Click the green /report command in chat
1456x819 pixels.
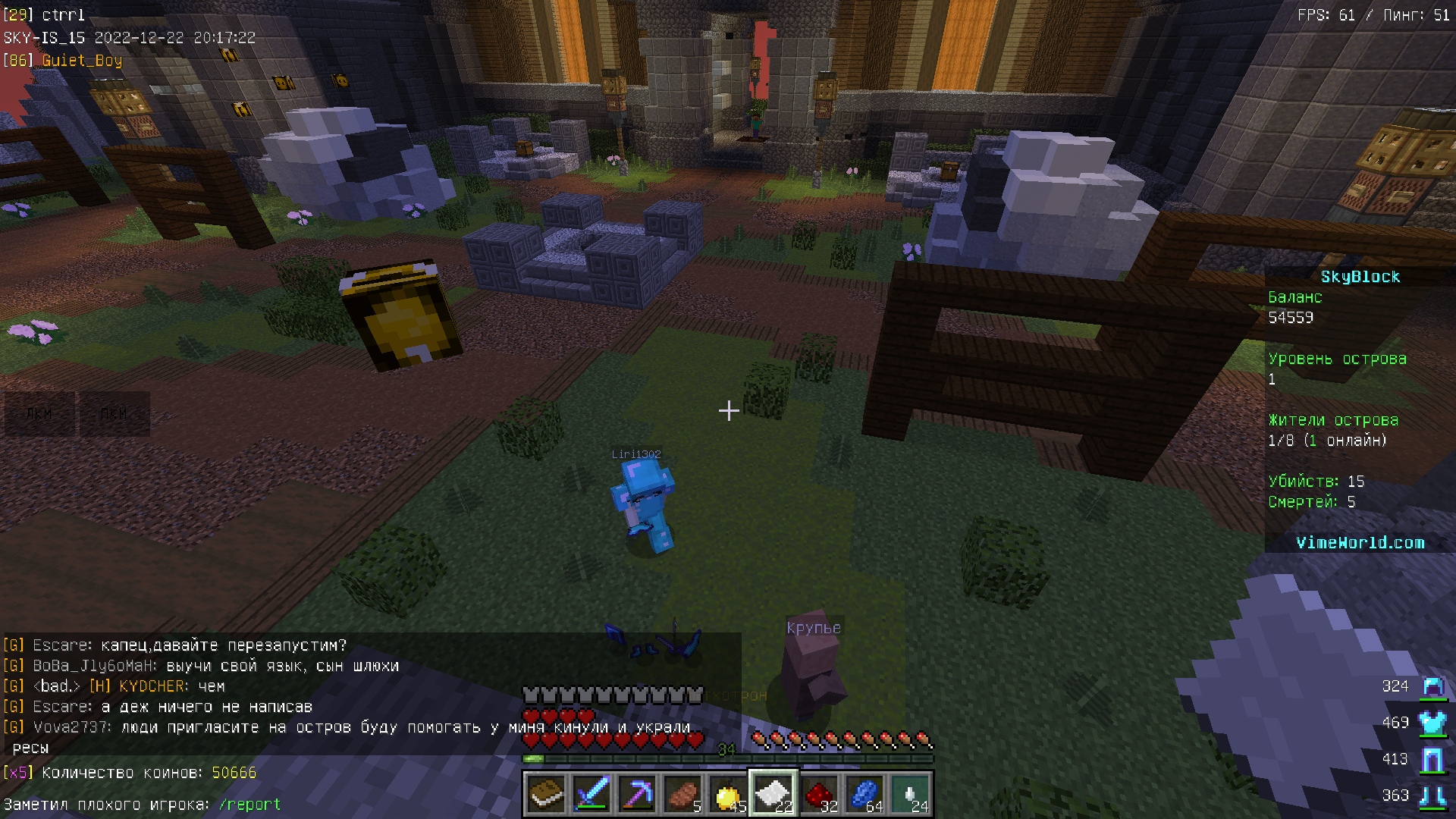[249, 805]
